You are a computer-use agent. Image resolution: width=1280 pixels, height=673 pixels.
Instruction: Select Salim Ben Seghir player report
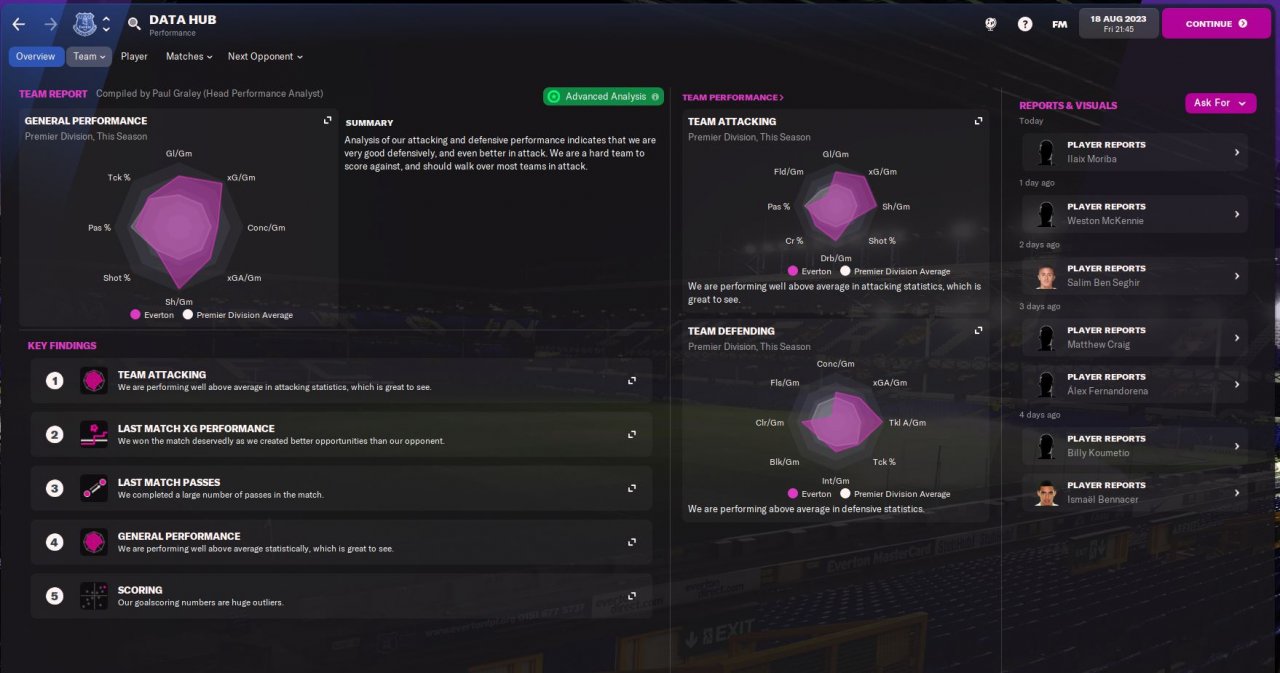click(x=1135, y=276)
